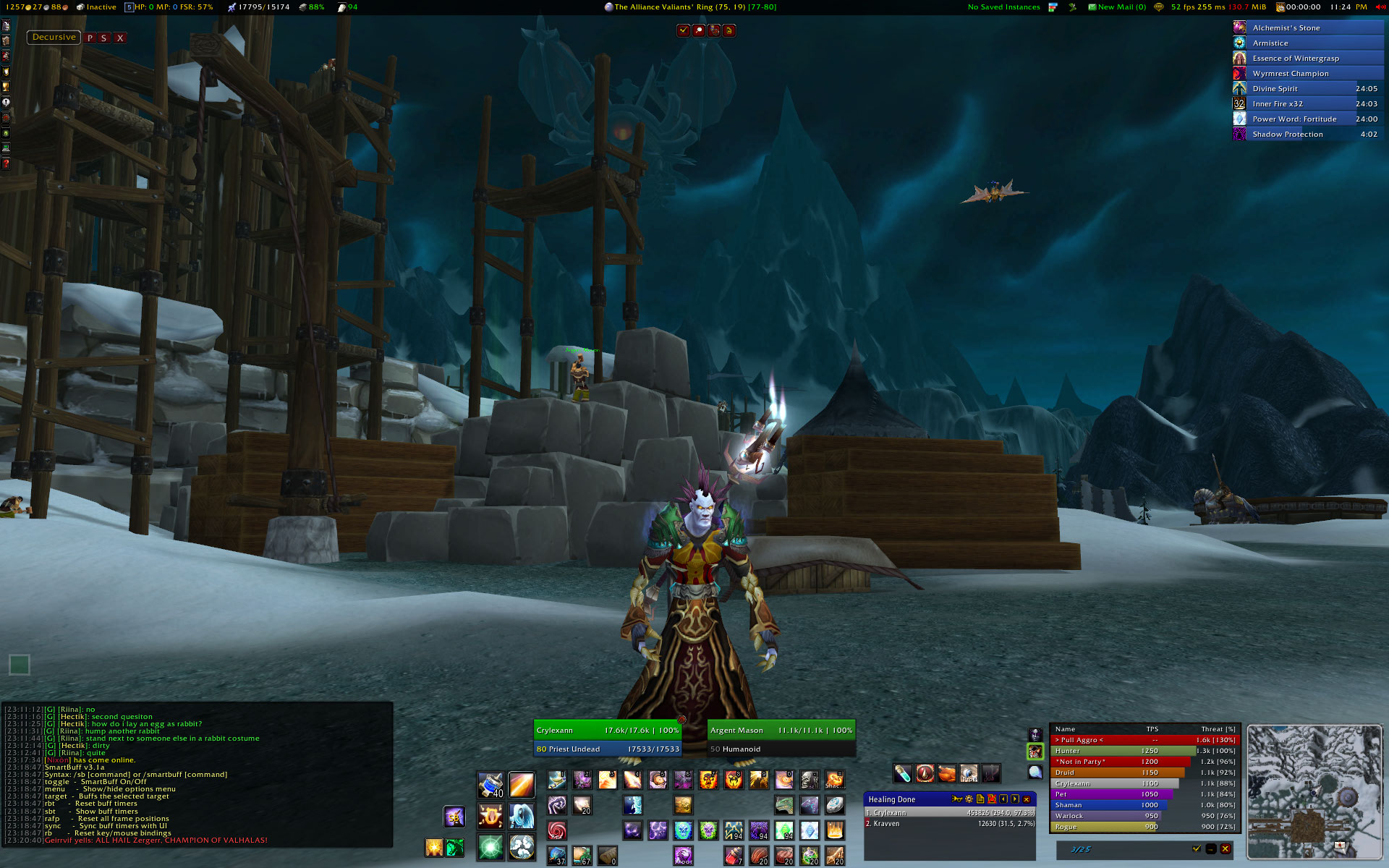The height and width of the screenshot is (868, 1389).
Task: Open Healing Done meter settings gear
Action: (x=969, y=799)
